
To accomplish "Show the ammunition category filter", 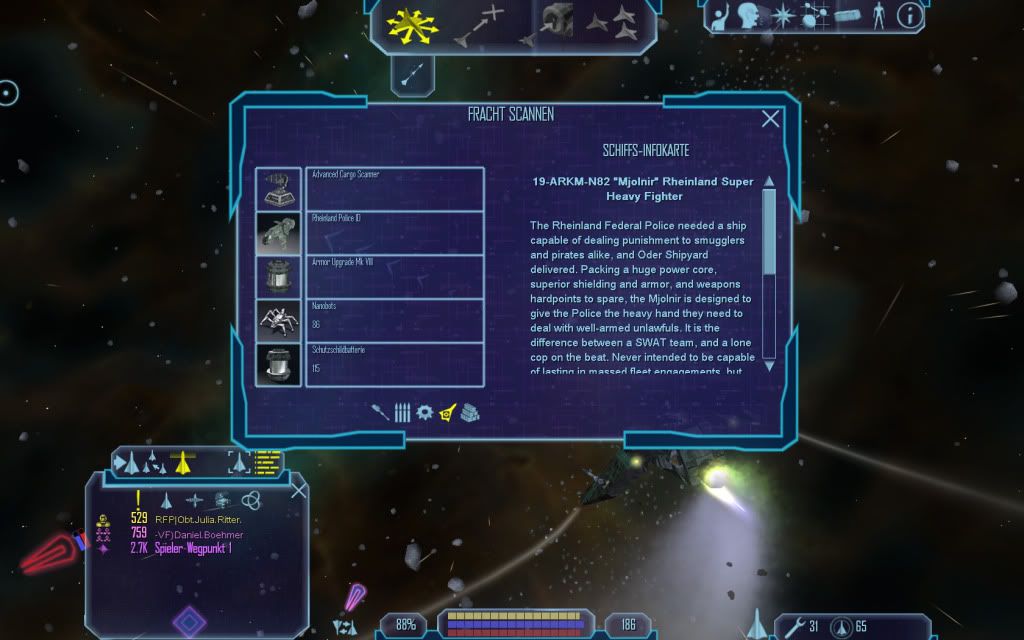I will coord(402,412).
